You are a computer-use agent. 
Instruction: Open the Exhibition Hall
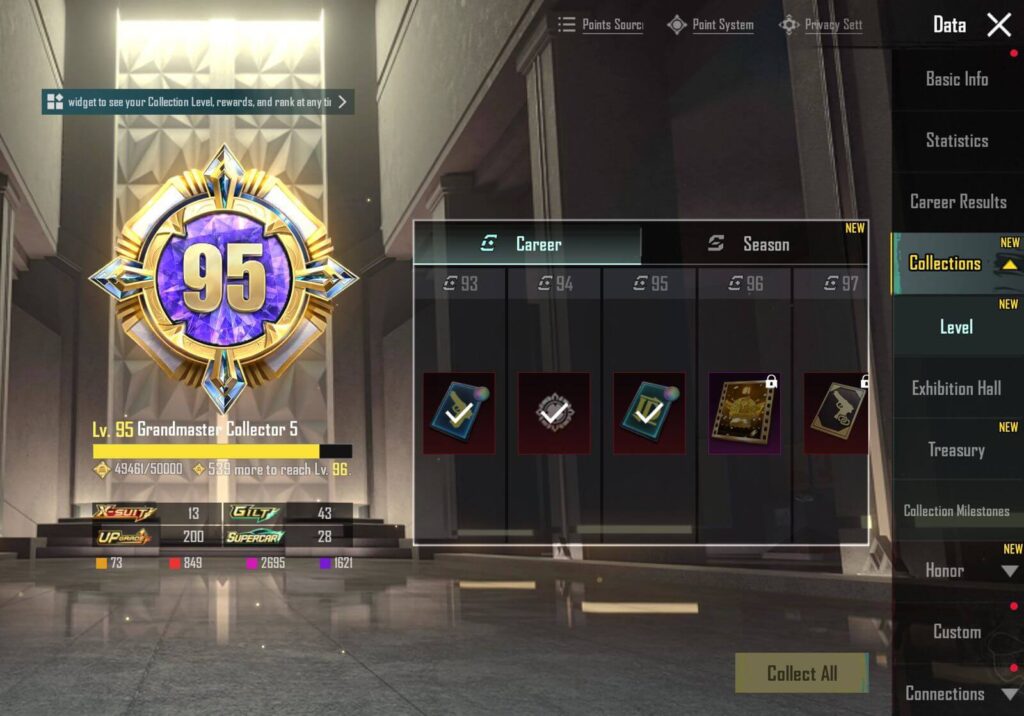pyautogui.click(x=956, y=388)
